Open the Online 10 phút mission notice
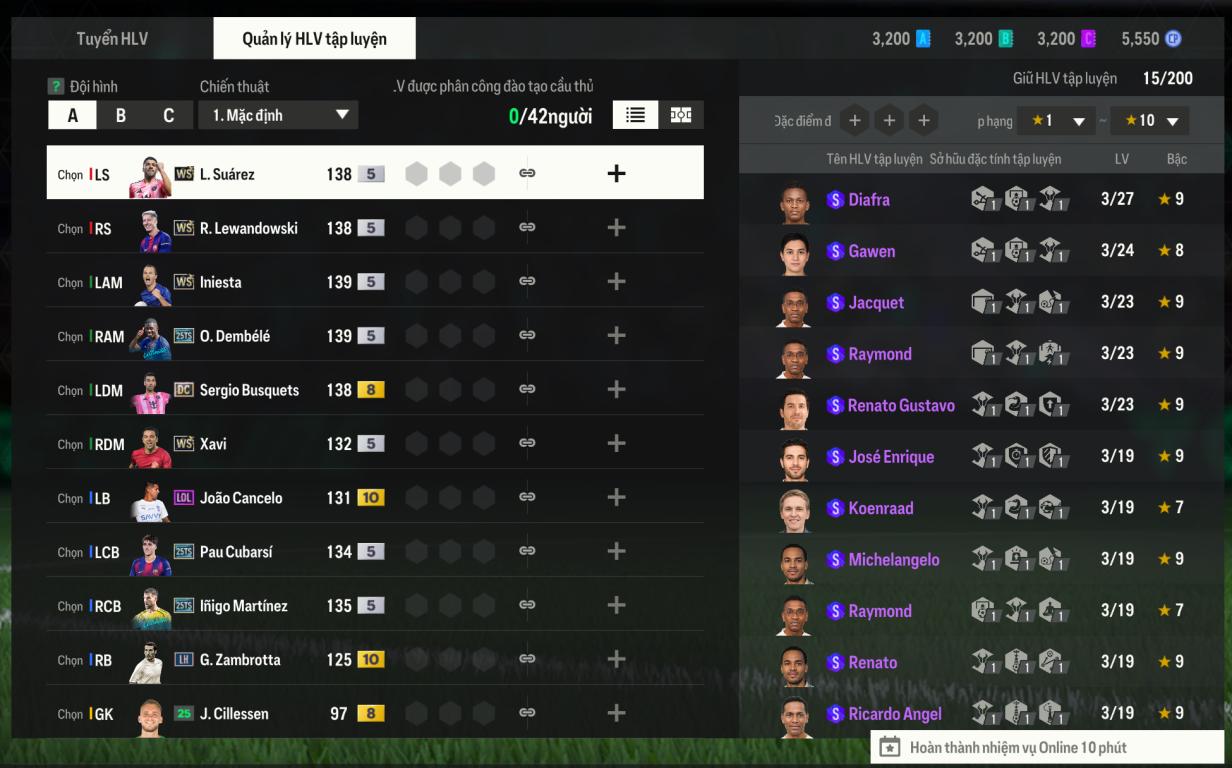 [1016, 747]
